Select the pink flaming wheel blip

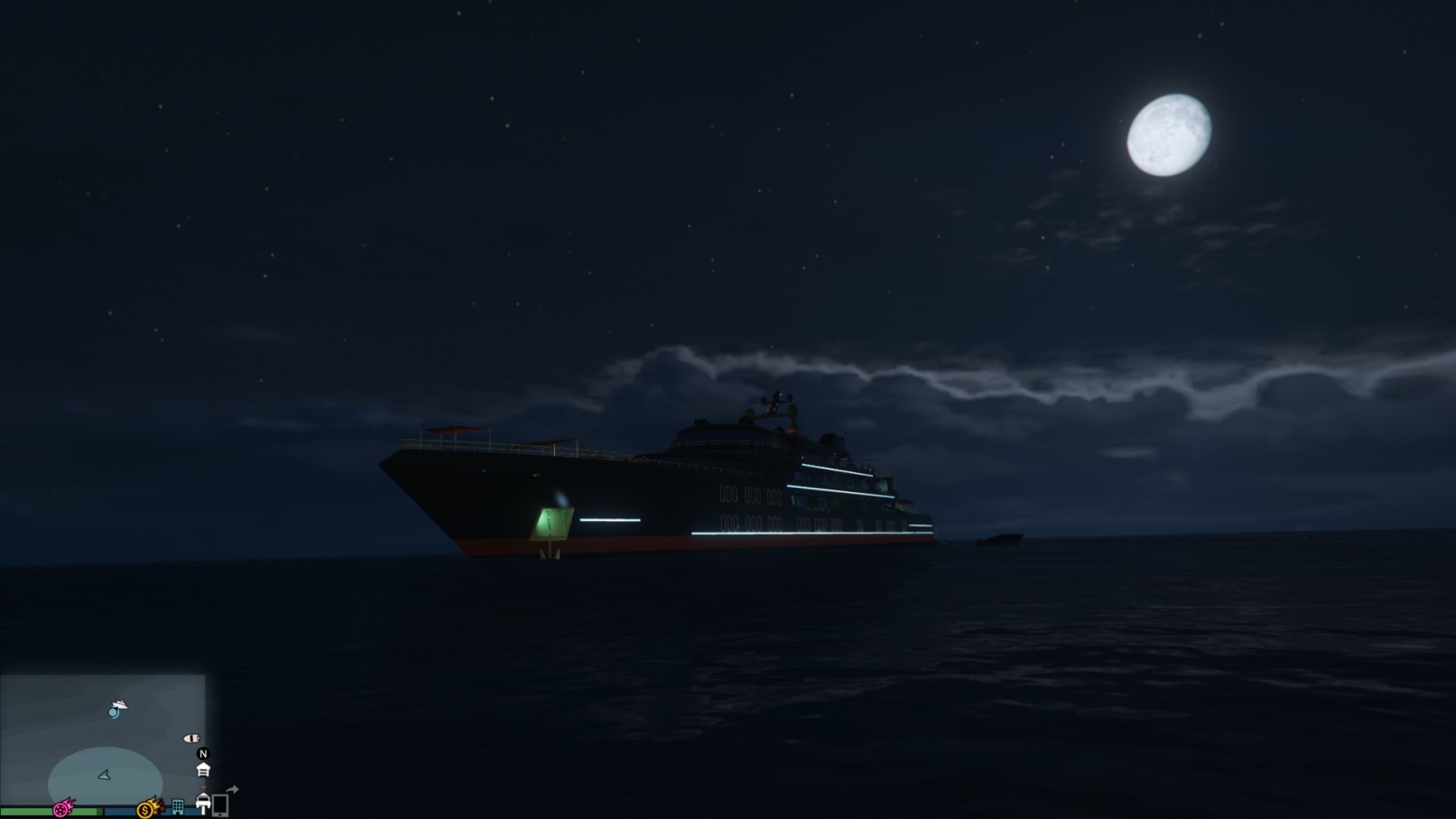[x=63, y=808]
